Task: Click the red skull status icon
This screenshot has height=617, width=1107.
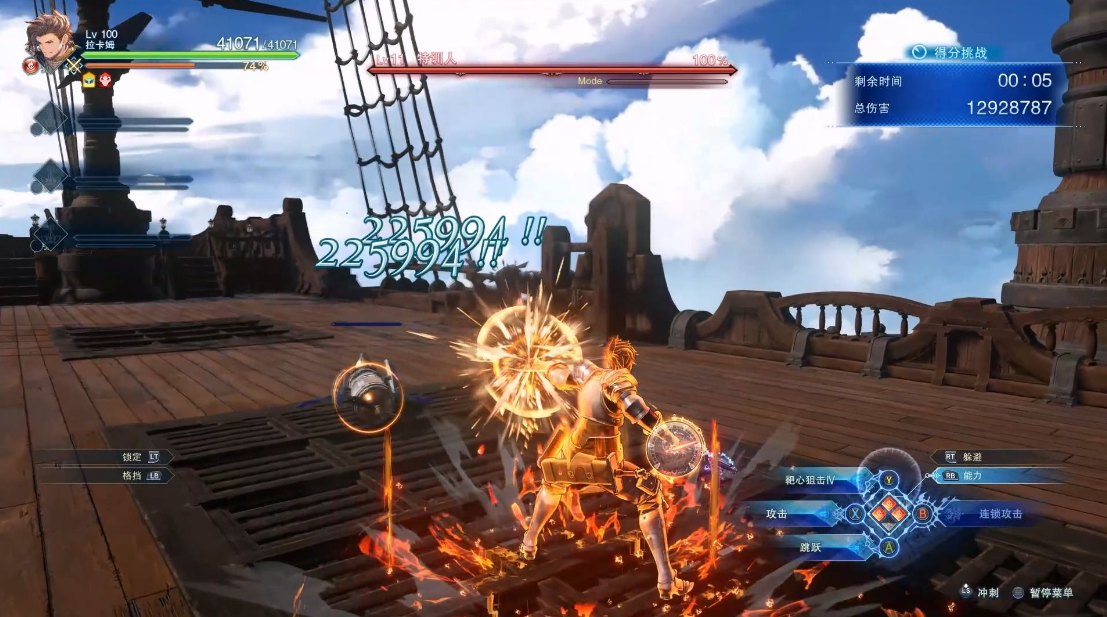Action: click(x=30, y=66)
